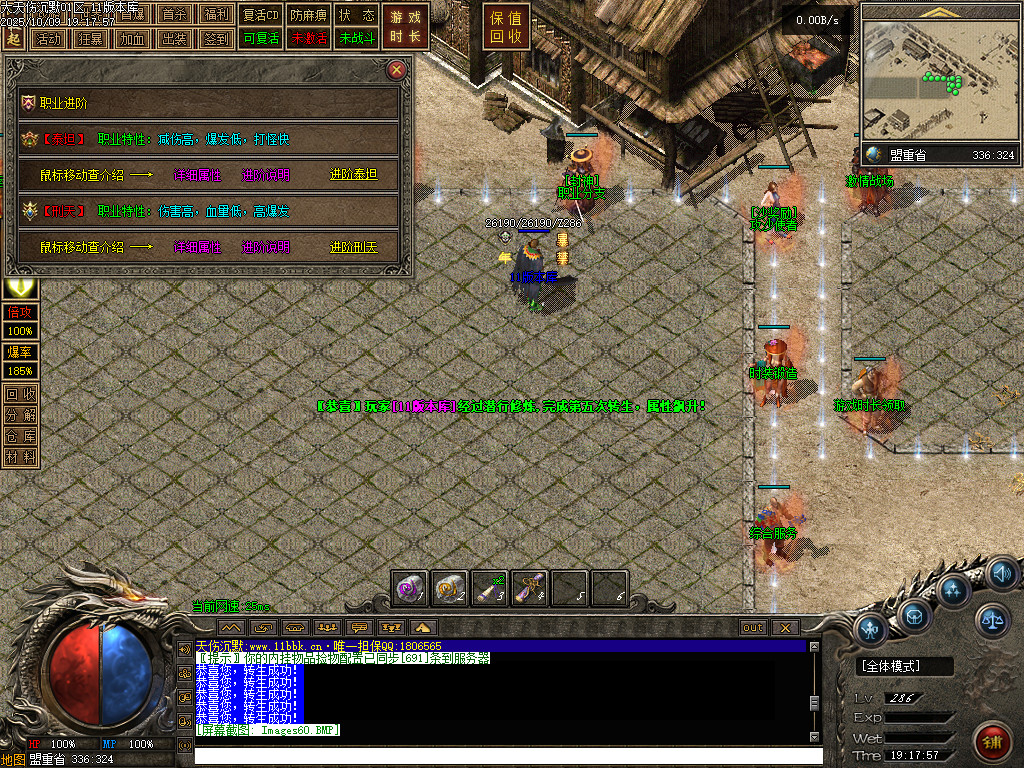Image resolution: width=1024 pixels, height=768 pixels.
Task: Open the 活动 events button
Action: [x=47, y=39]
